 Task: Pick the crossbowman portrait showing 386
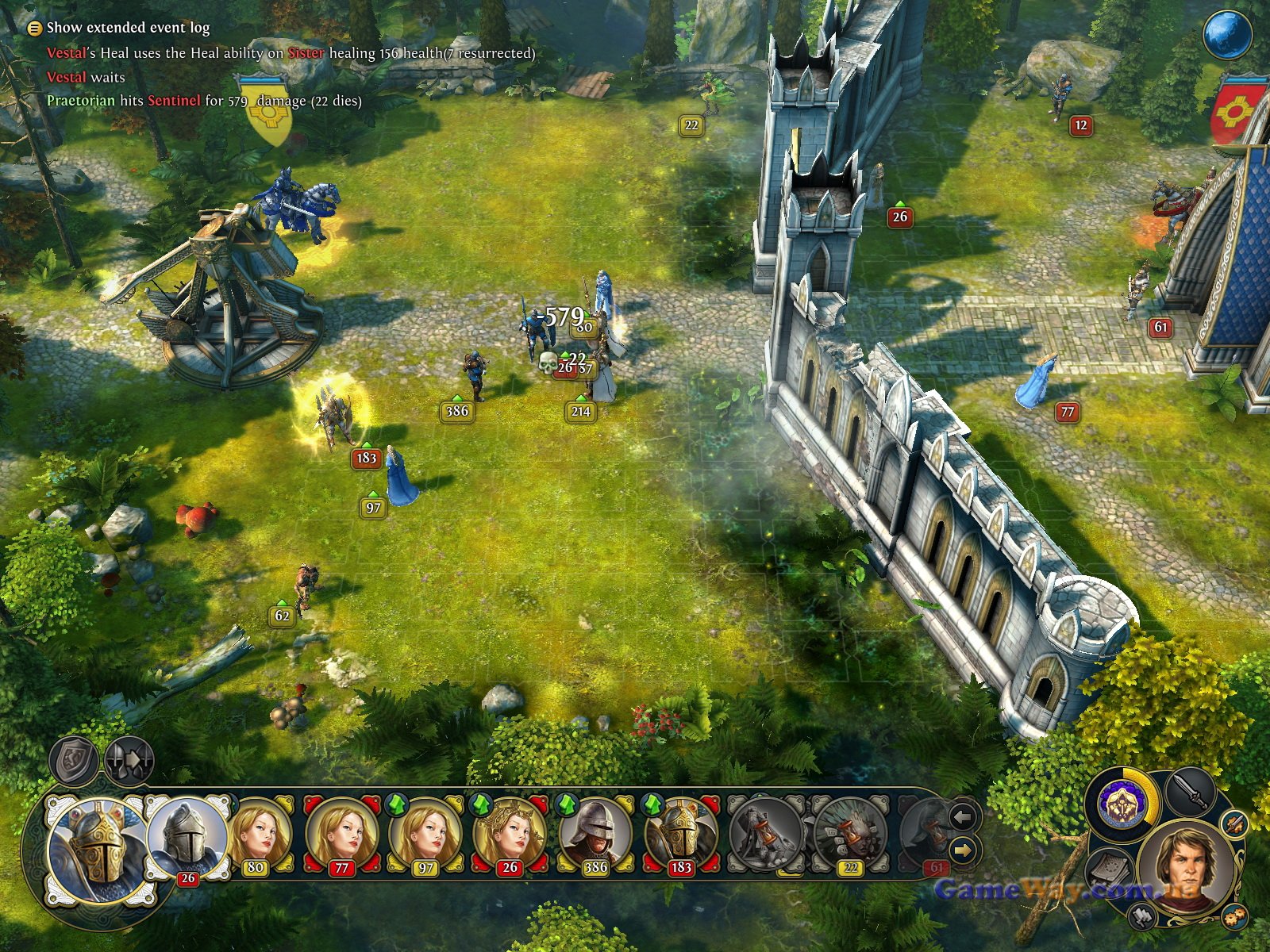coord(595,833)
